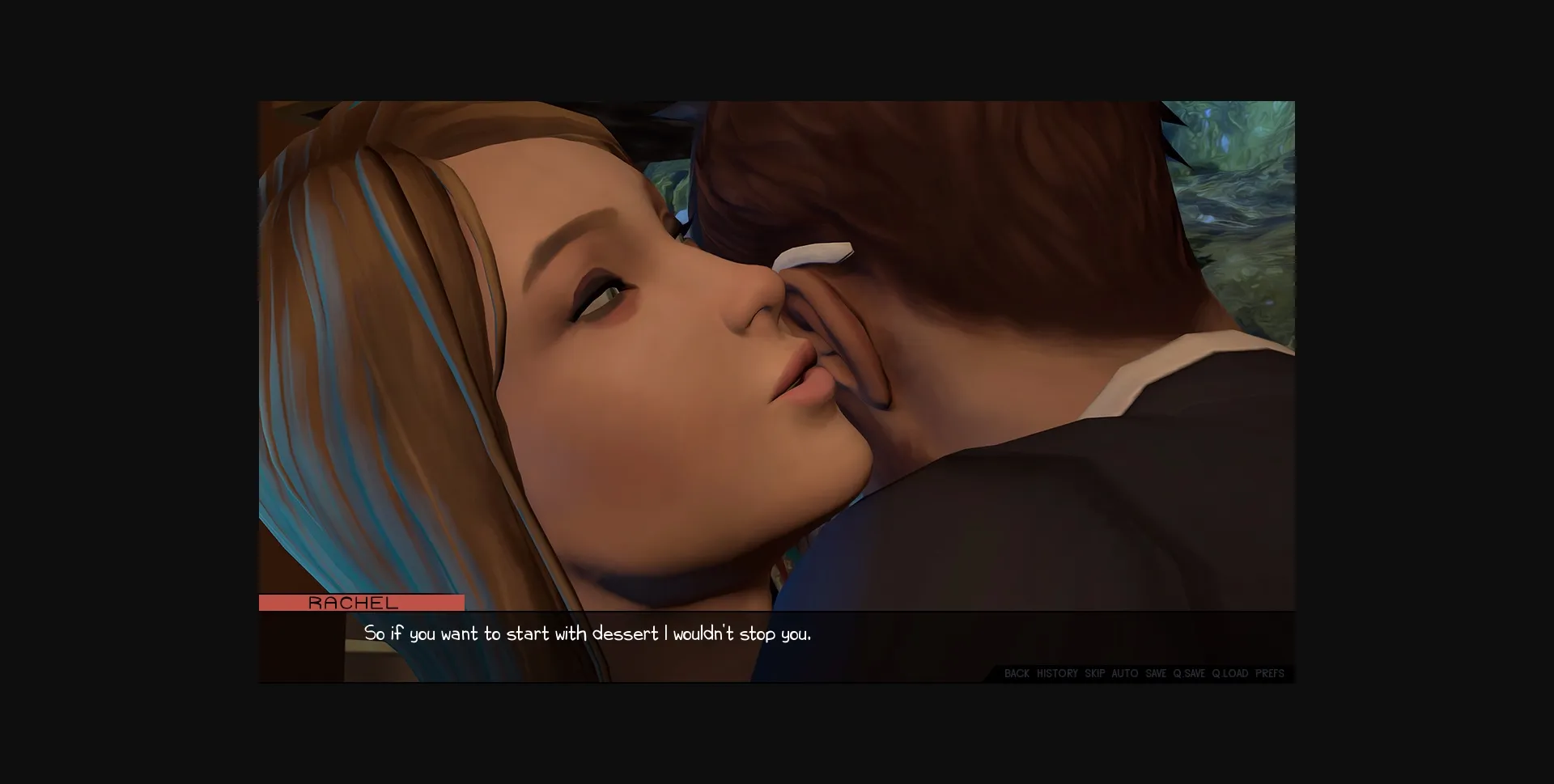Turn on AUTO playback of dialogue

tap(1124, 673)
